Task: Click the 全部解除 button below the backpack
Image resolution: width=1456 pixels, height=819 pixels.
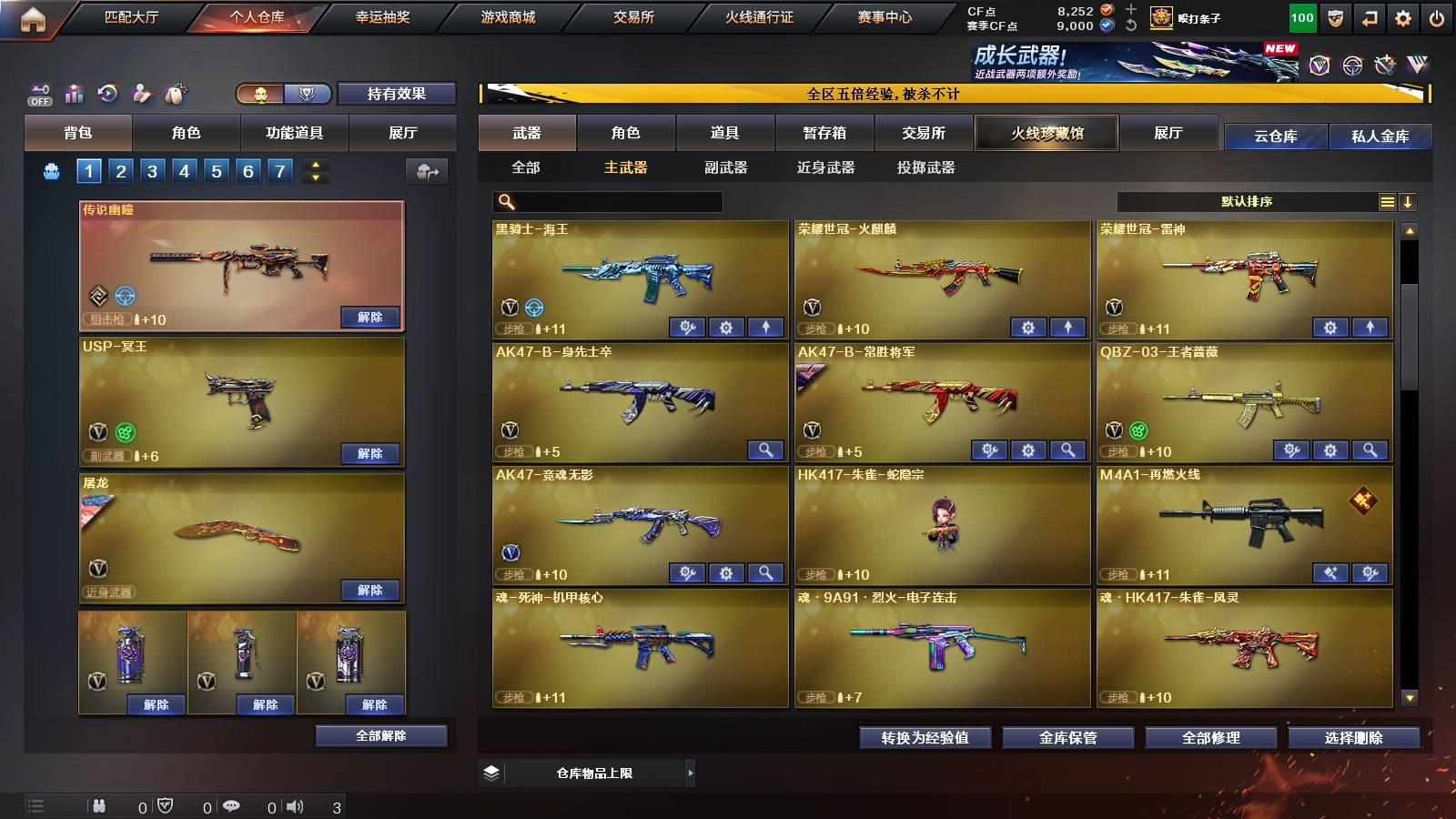Action: 380,735
